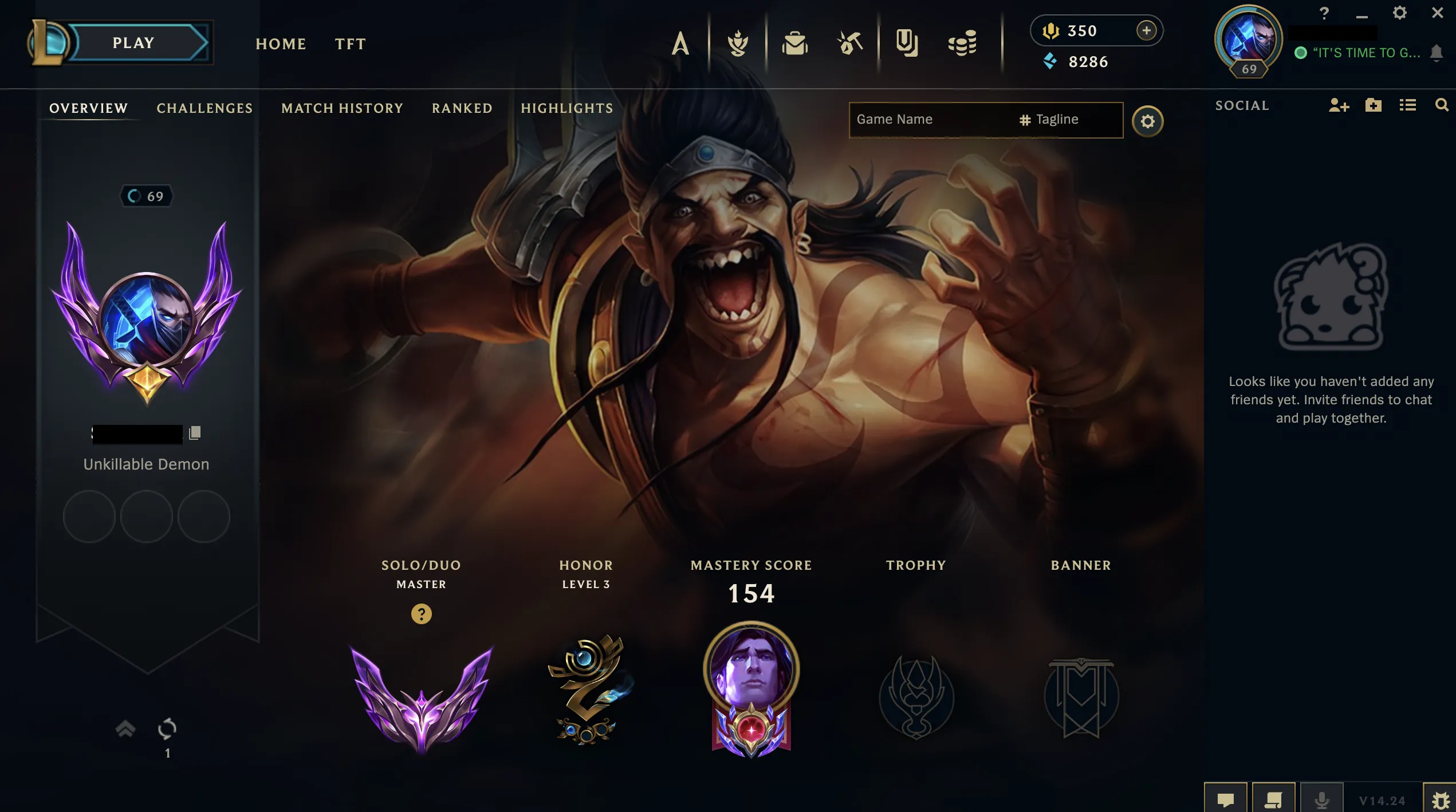Add a friend via social panel icon
Screen dimensions: 1456x812
(1339, 106)
